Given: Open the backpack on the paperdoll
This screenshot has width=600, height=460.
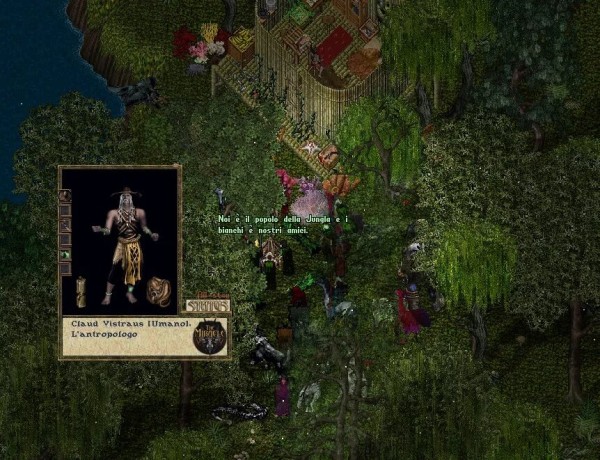Looking at the screenshot, I should coord(158,291).
